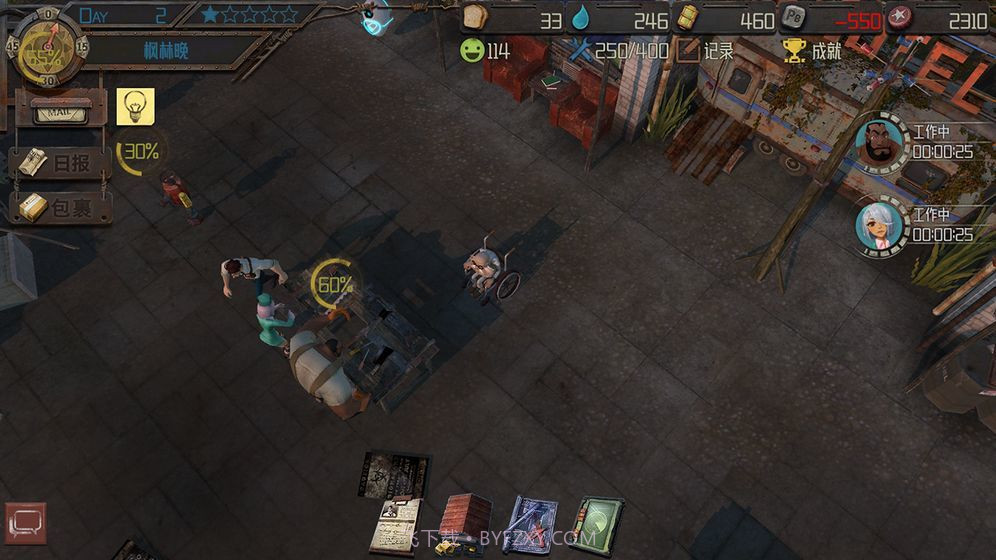Select the white-haired woman worker portrait
The image size is (996, 560).
coord(879,225)
